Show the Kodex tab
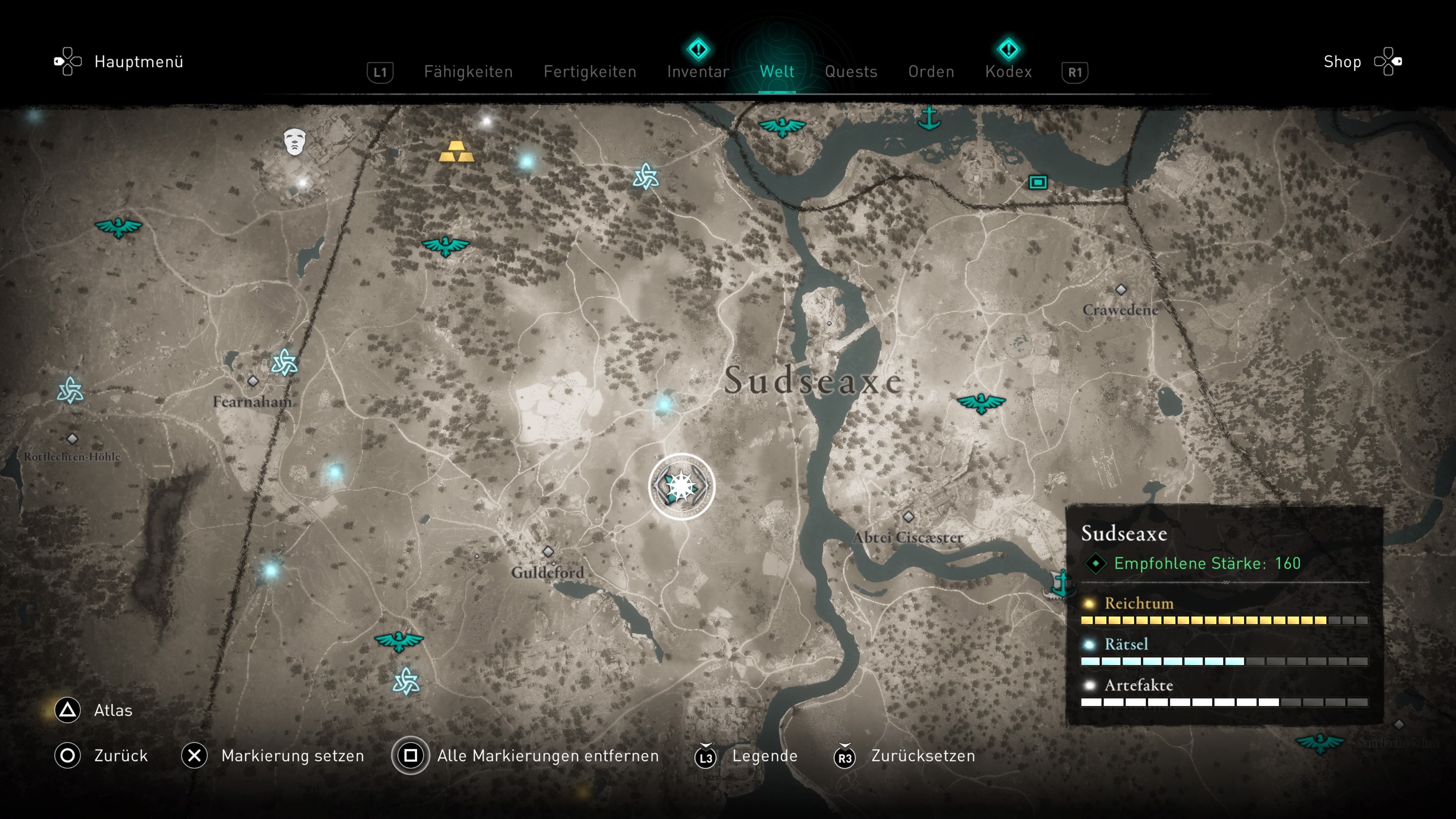 click(1008, 72)
